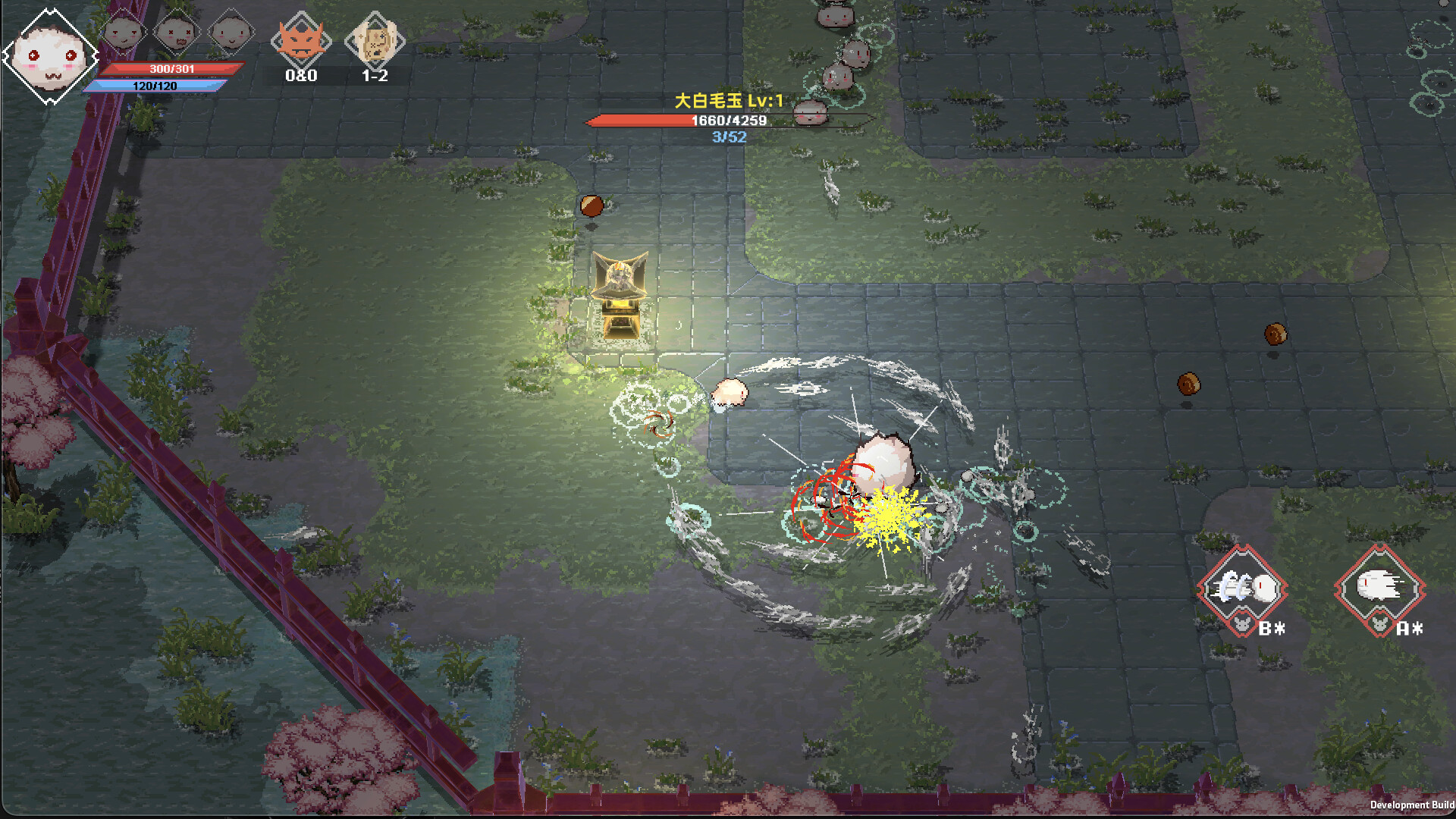Click the 1660/4259 boss health numbers
This screenshot has height=819, width=1456.
pyautogui.click(x=729, y=120)
